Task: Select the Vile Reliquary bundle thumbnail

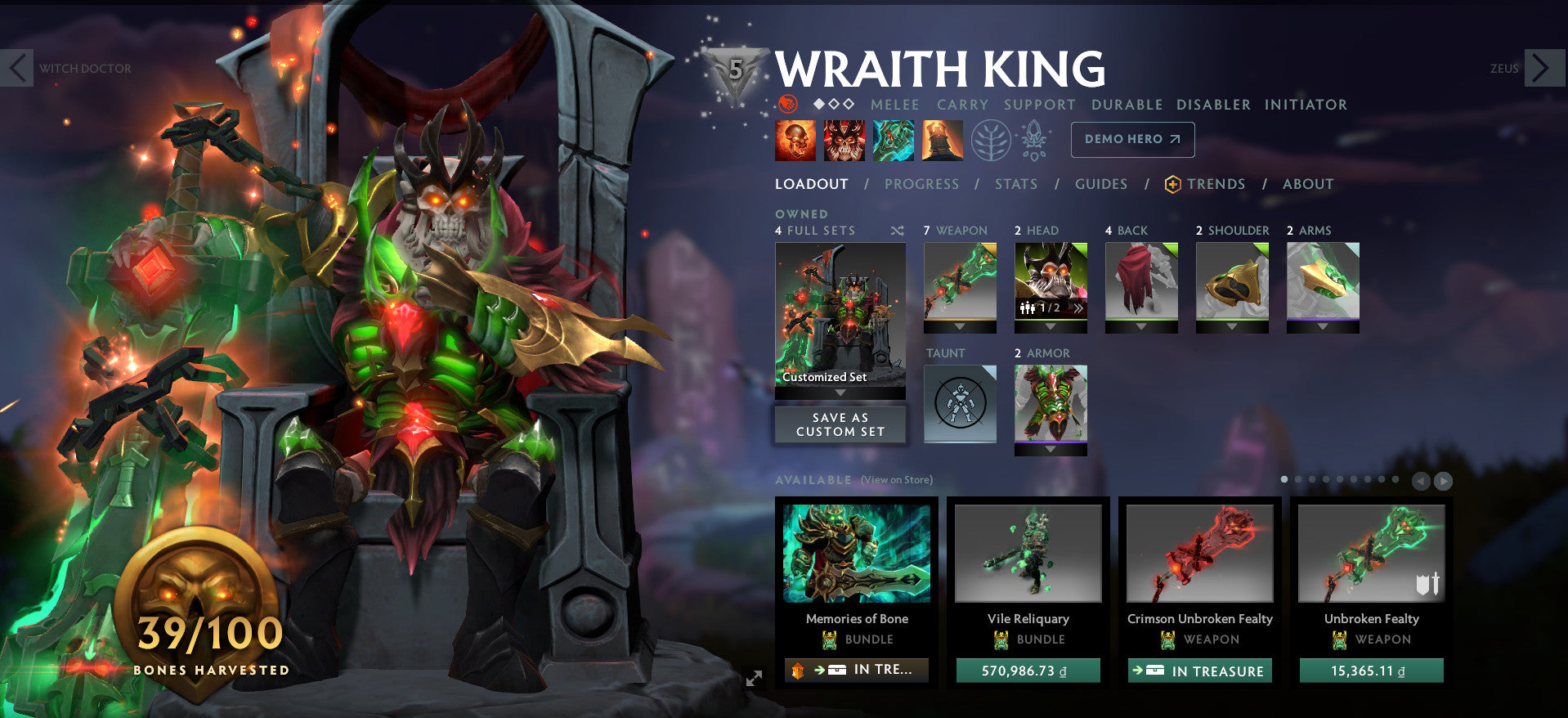Action: (1028, 554)
